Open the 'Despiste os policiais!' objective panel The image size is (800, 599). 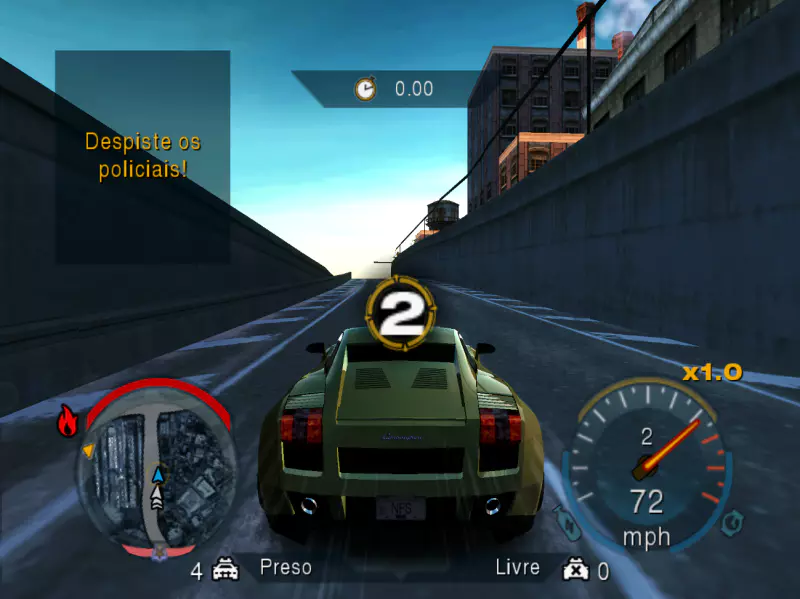(x=142, y=156)
